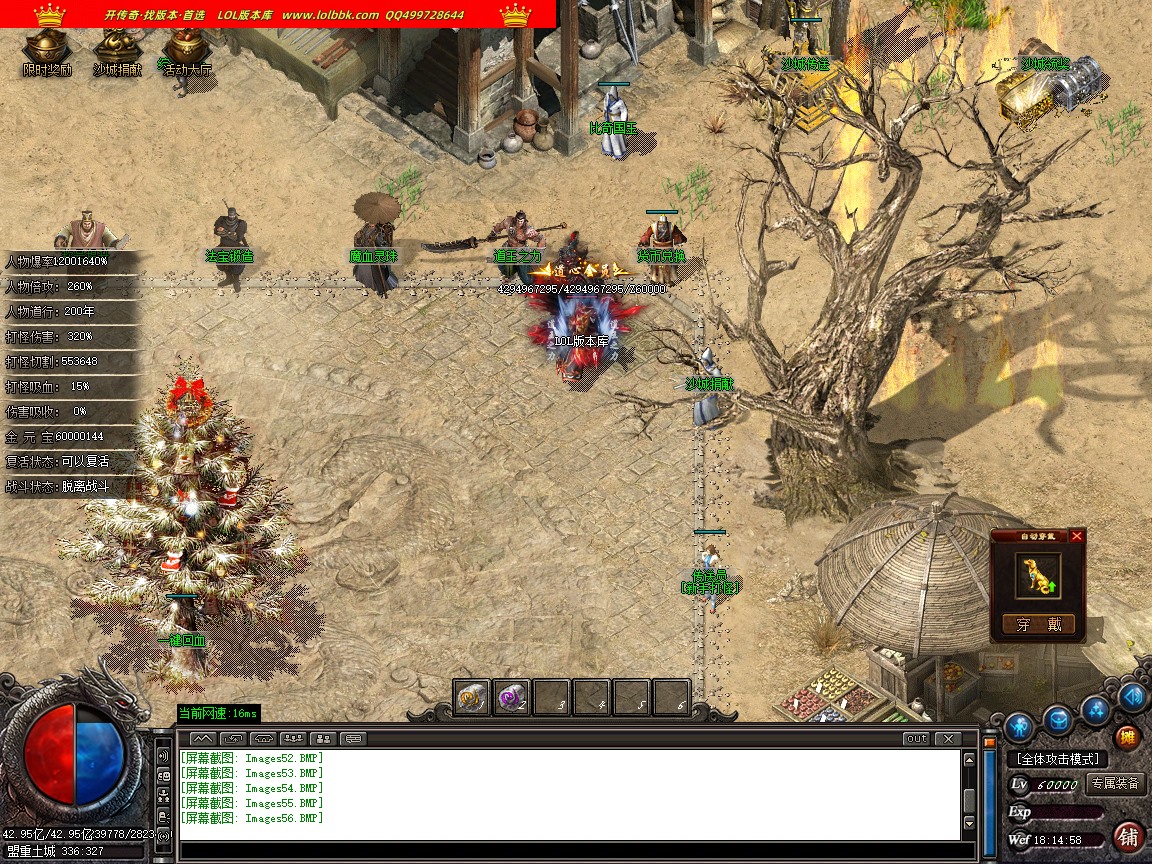
Task: Open the bag icon in the round menu
Action: (1059, 718)
